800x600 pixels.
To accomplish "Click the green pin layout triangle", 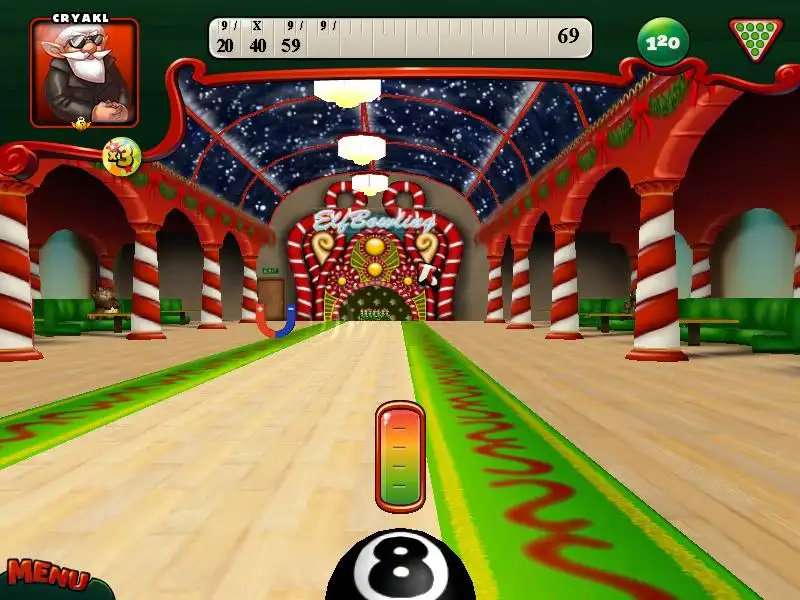I will 756,39.
